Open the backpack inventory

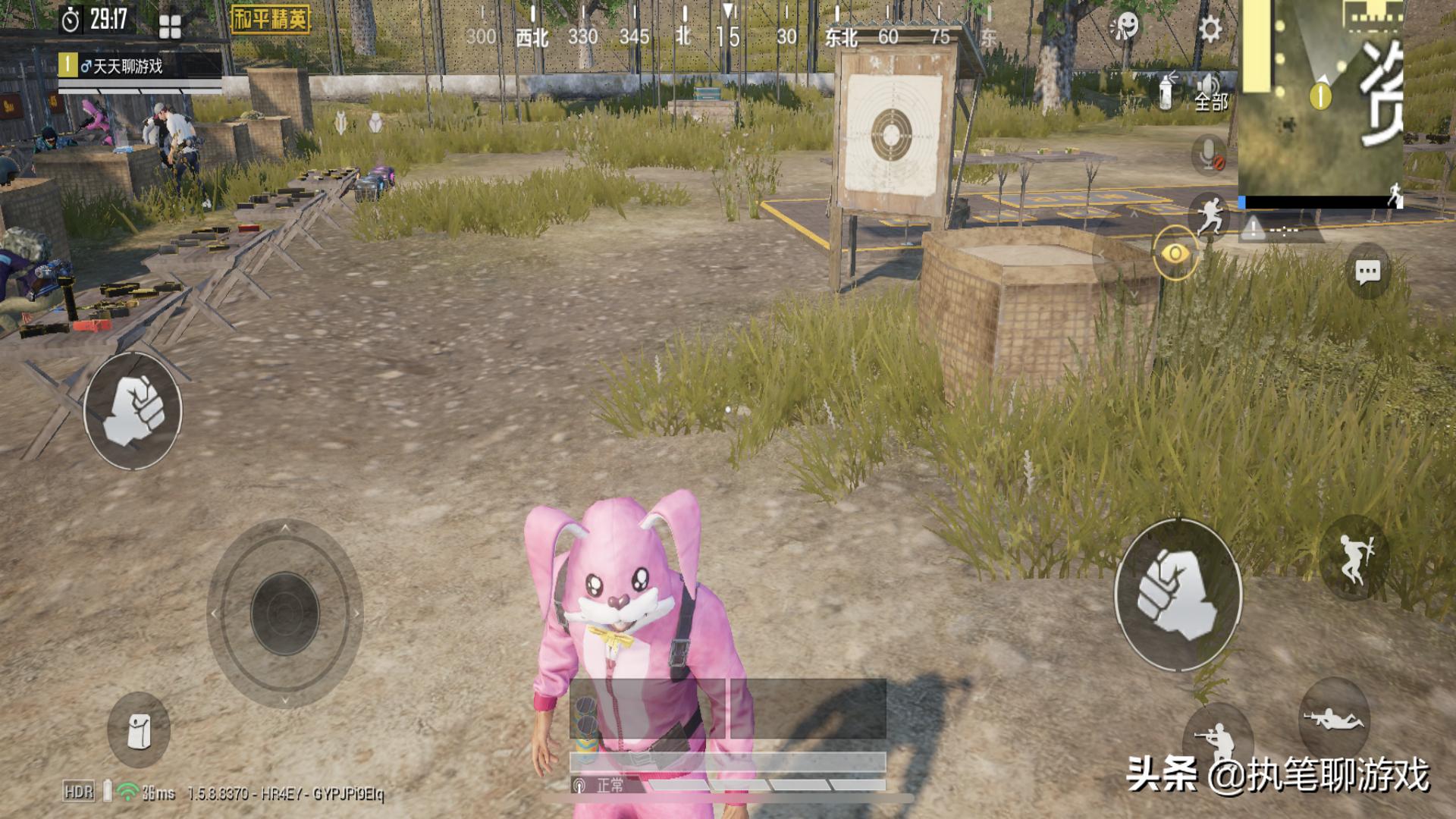(x=138, y=730)
